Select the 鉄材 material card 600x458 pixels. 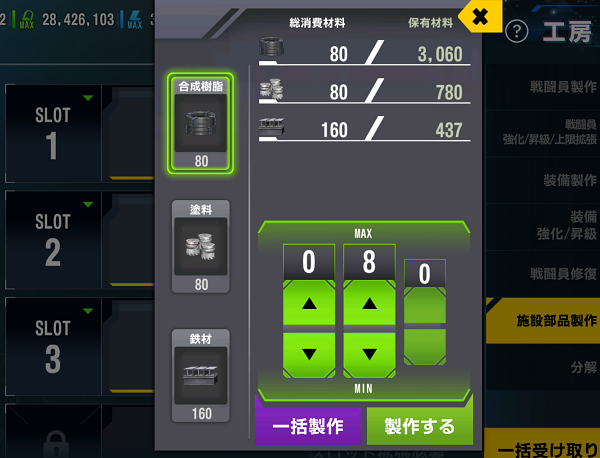coord(202,375)
